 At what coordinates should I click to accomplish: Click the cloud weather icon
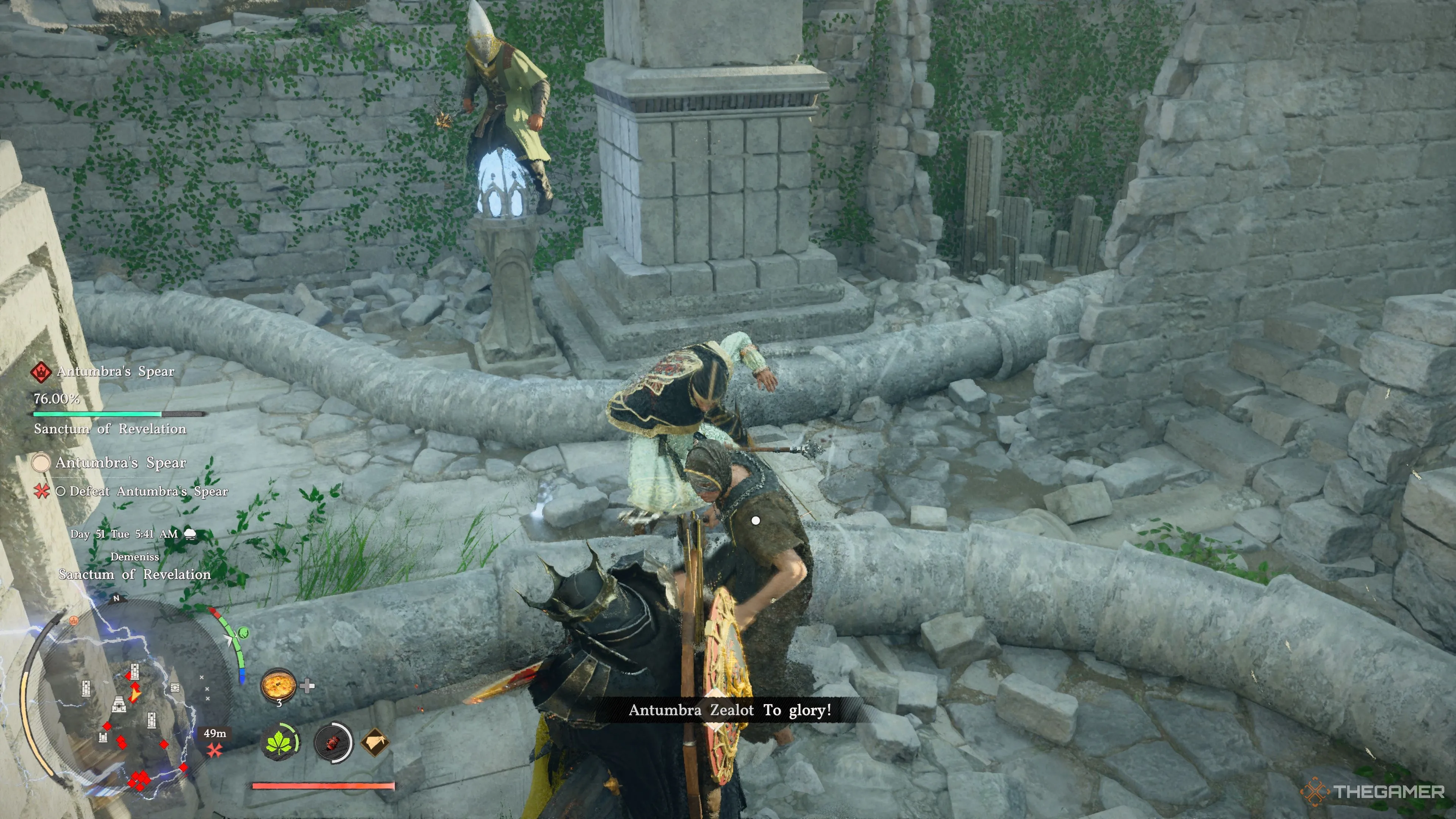[x=190, y=534]
